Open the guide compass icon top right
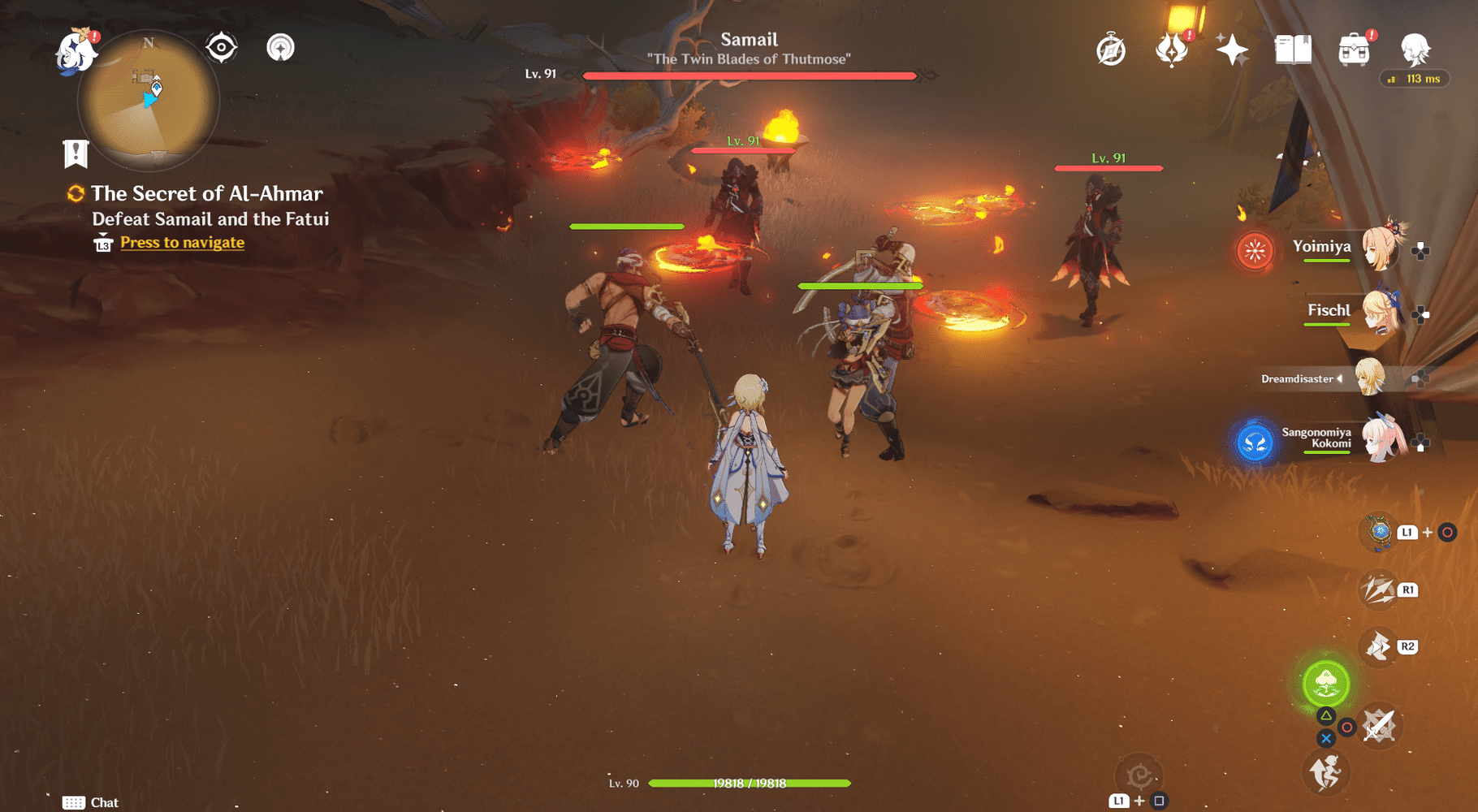The image size is (1478, 812). 1110,50
